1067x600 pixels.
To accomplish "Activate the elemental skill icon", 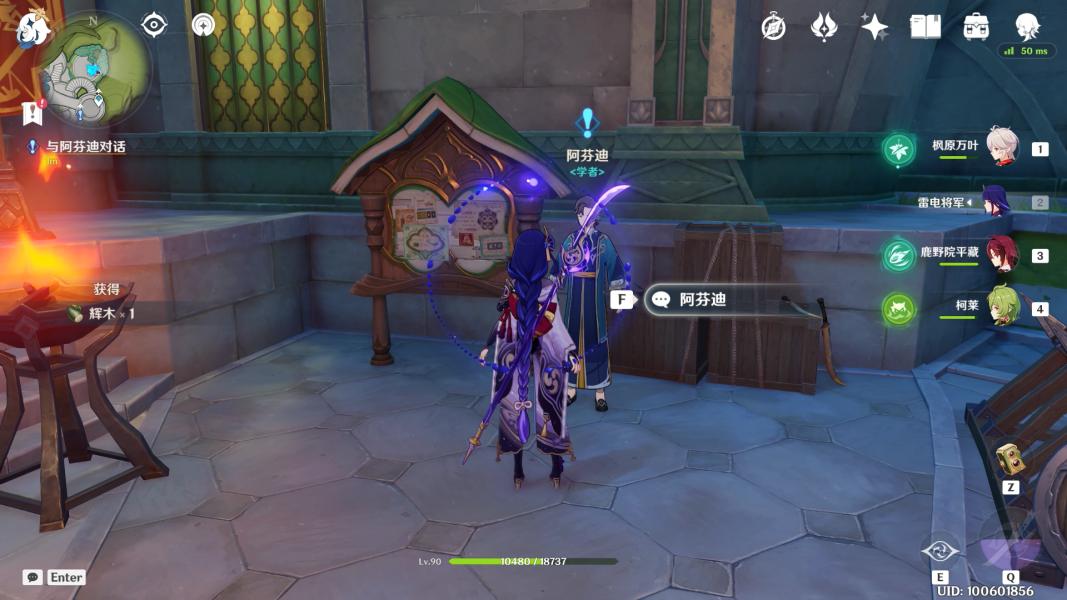I will click(x=940, y=550).
